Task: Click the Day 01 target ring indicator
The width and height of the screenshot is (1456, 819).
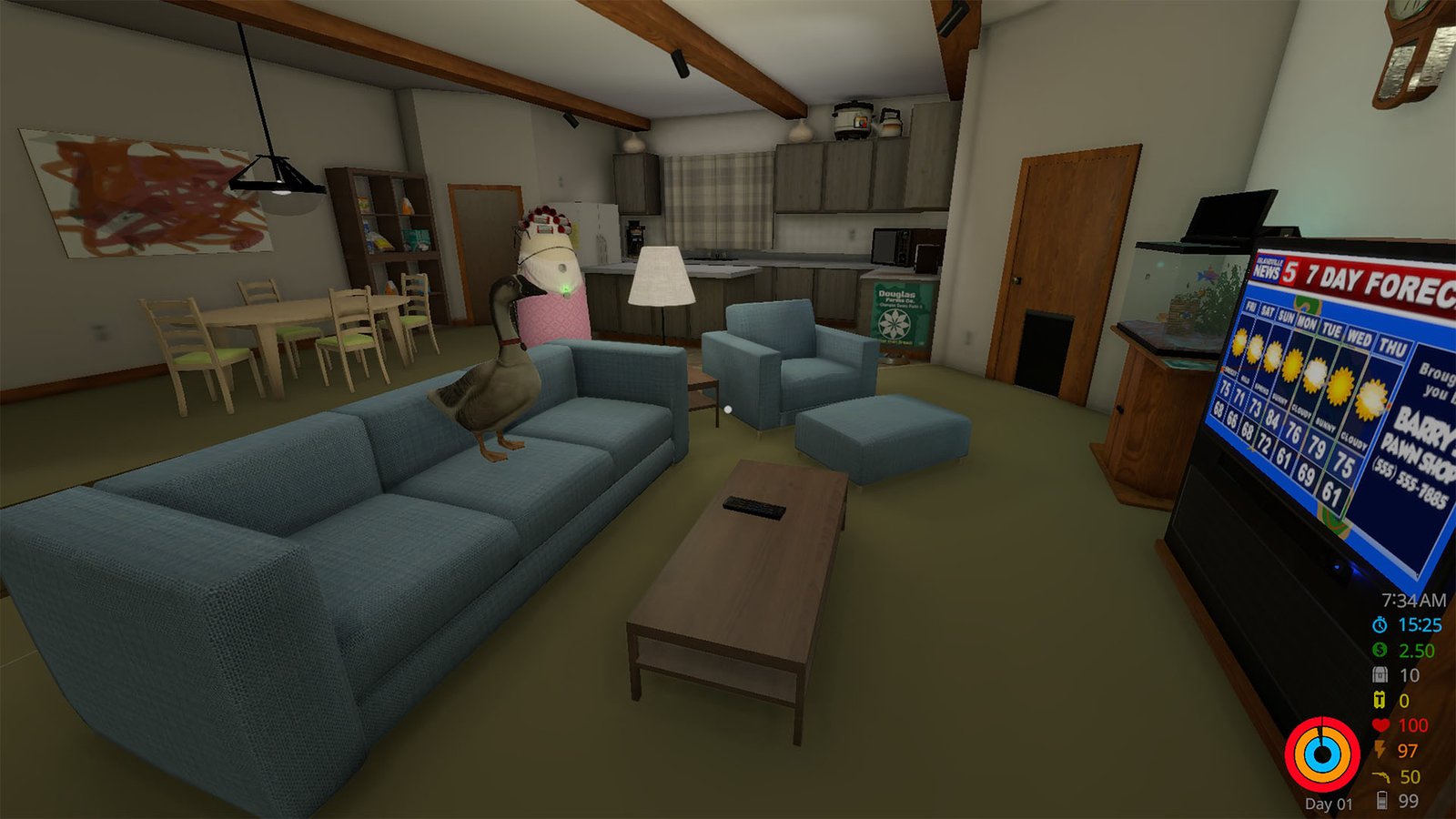Action: (x=1324, y=753)
